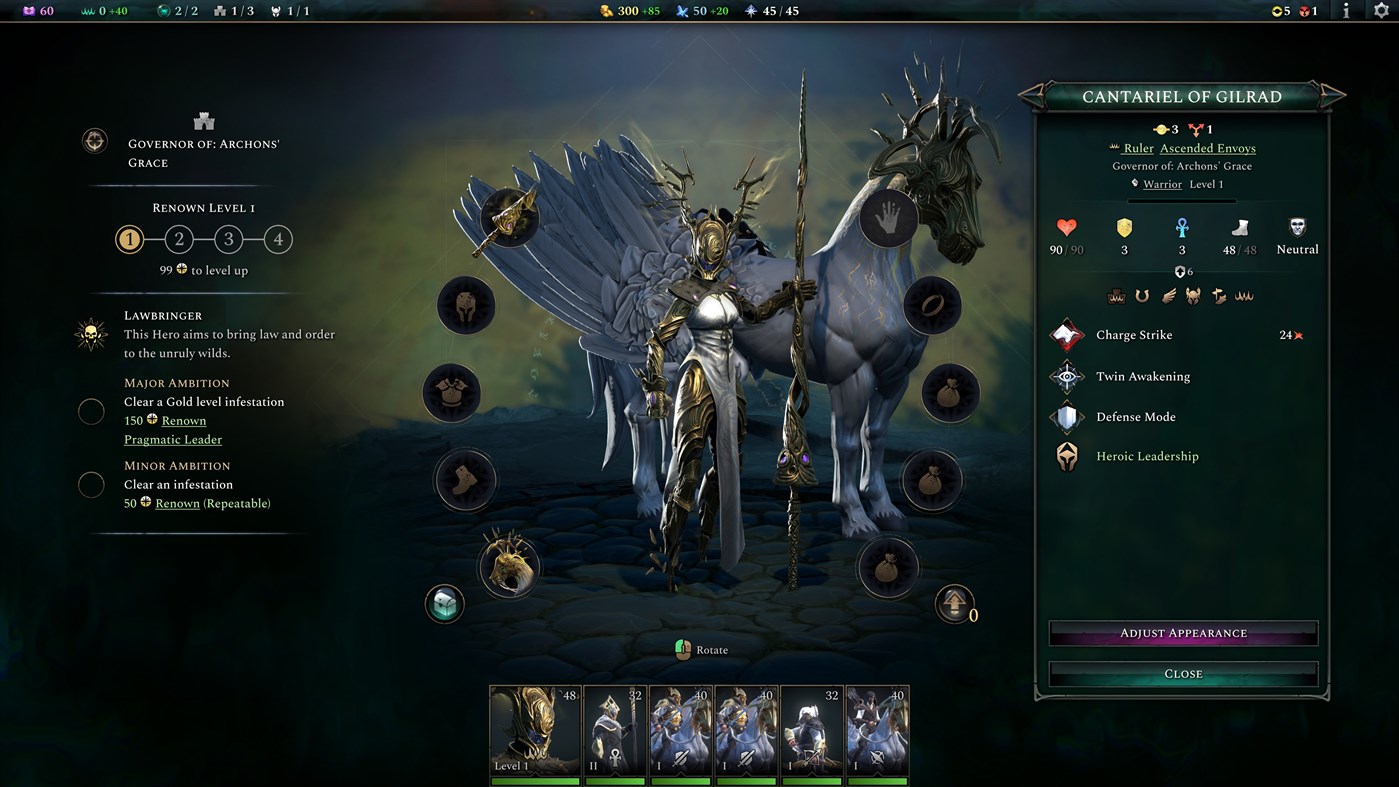Check the Major Ambition completion circle
The image size is (1399, 787).
91,411
